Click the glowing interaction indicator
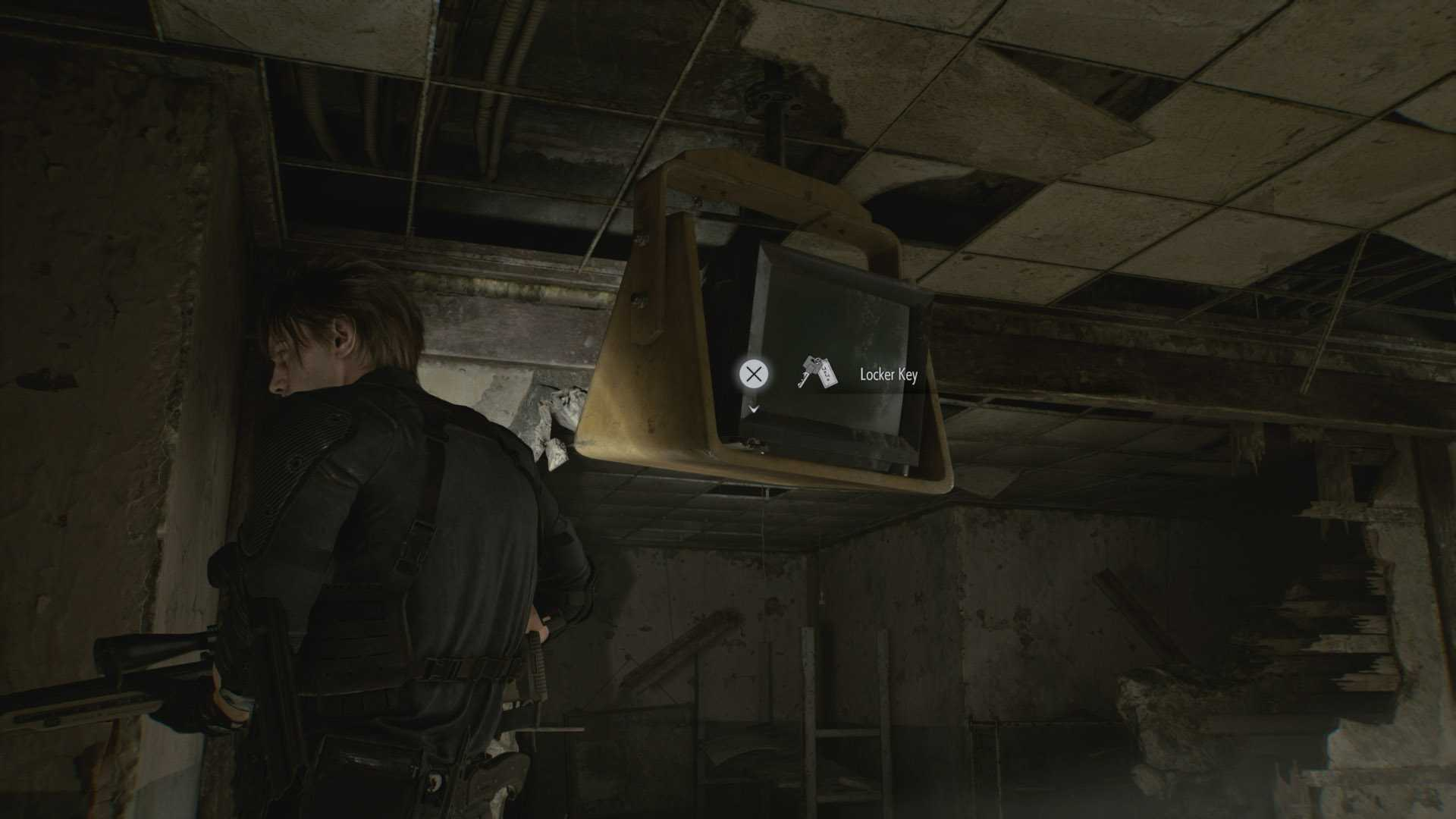Screen dimensions: 1456x819 pos(755,375)
